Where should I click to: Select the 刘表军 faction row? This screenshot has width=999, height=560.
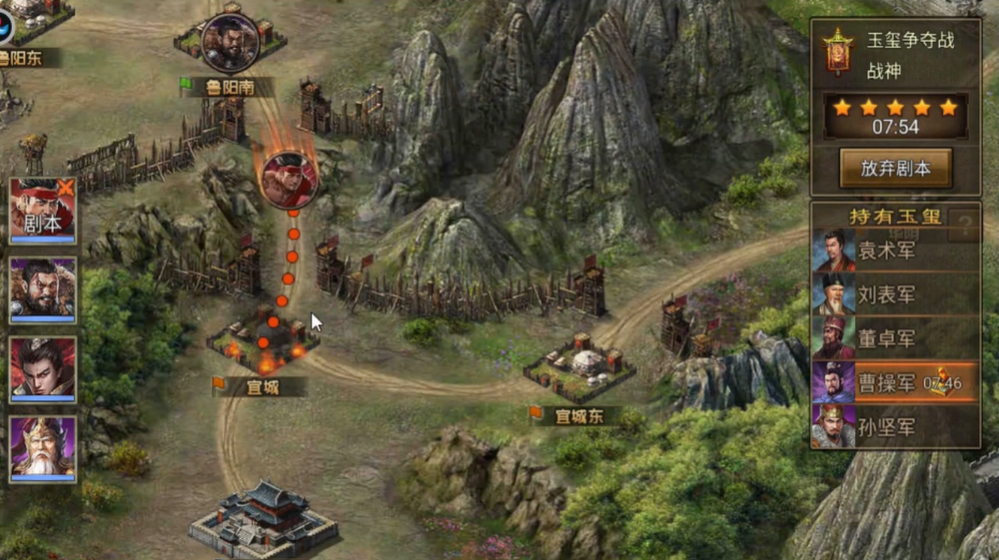coord(895,296)
